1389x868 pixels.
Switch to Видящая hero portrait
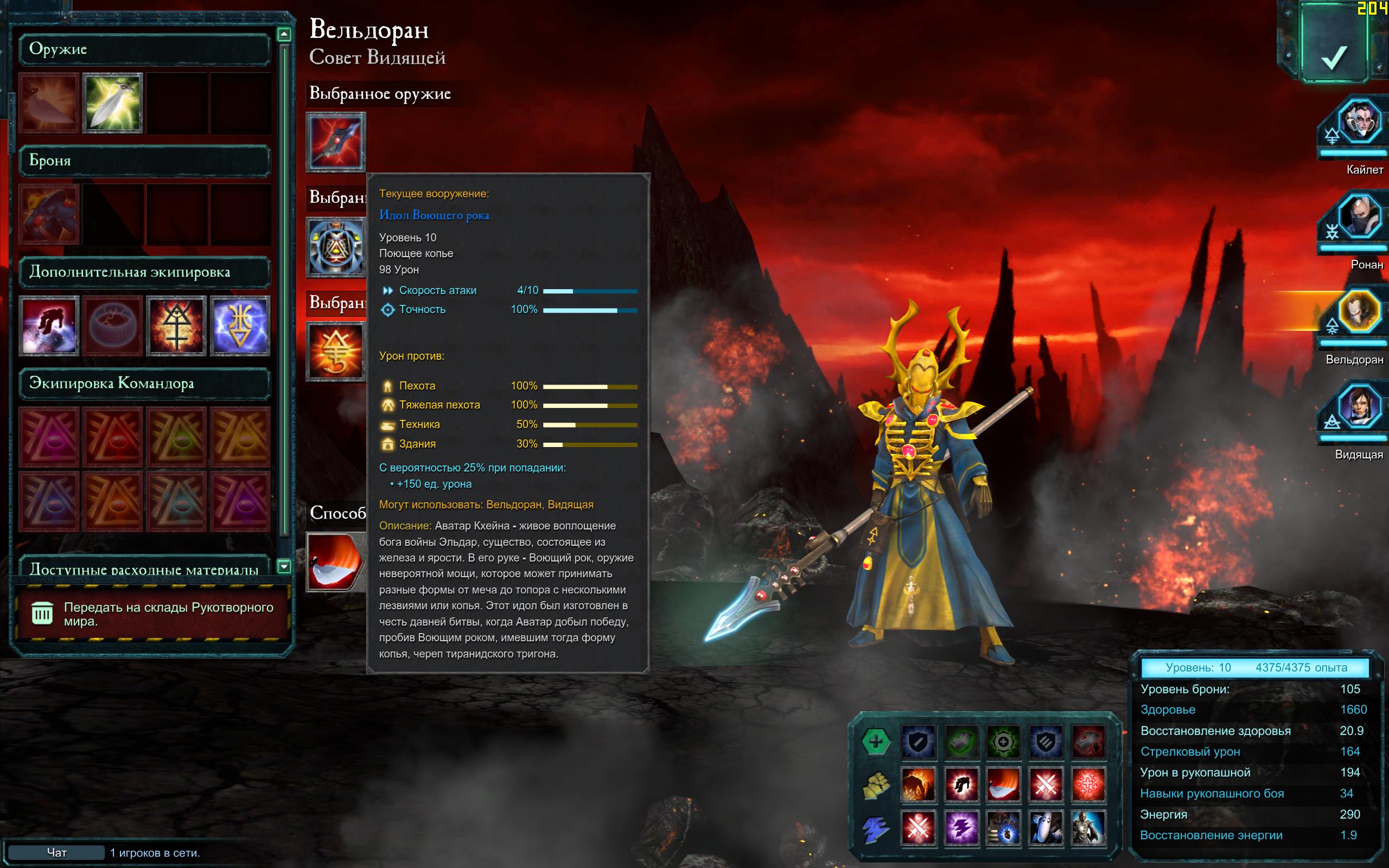(1359, 407)
